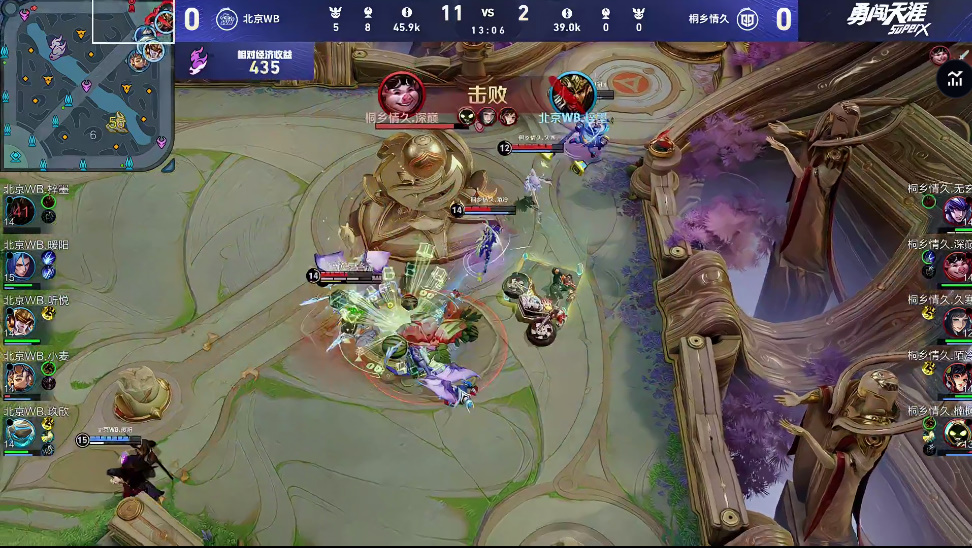
Task: Click the 北京WB team logo
Action: coord(226,18)
